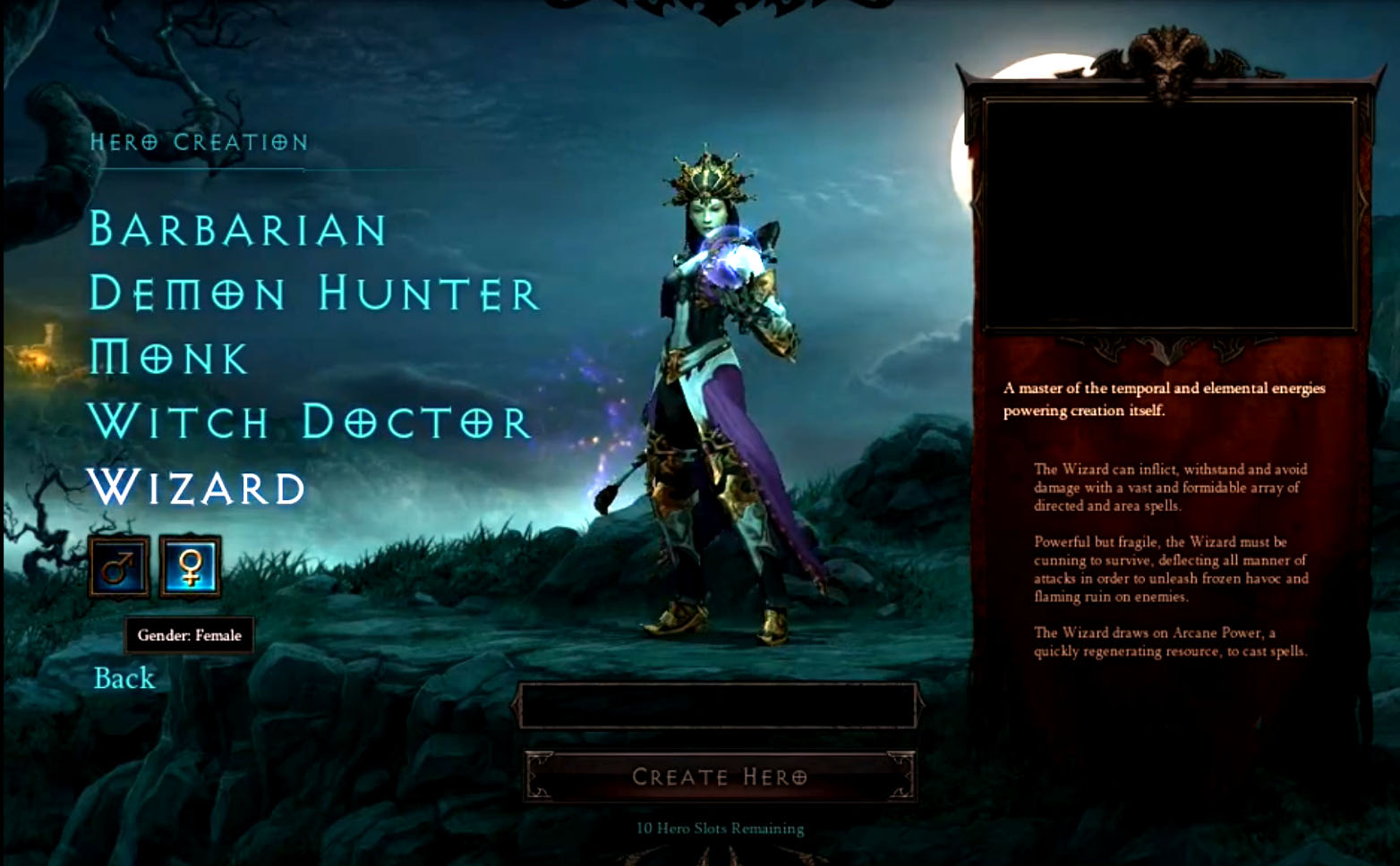
Task: Select the Witch Doctor class
Action: (x=310, y=422)
